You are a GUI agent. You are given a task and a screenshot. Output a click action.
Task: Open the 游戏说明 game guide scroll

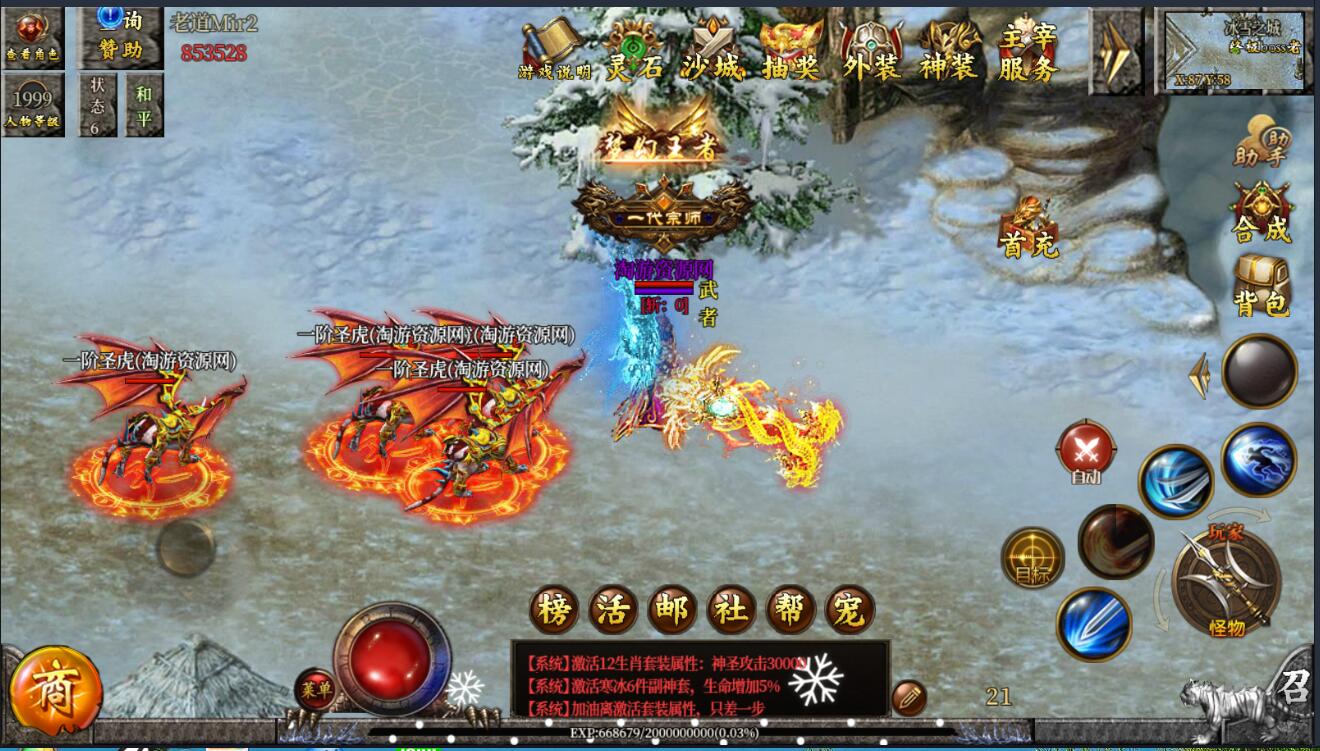[x=554, y=50]
